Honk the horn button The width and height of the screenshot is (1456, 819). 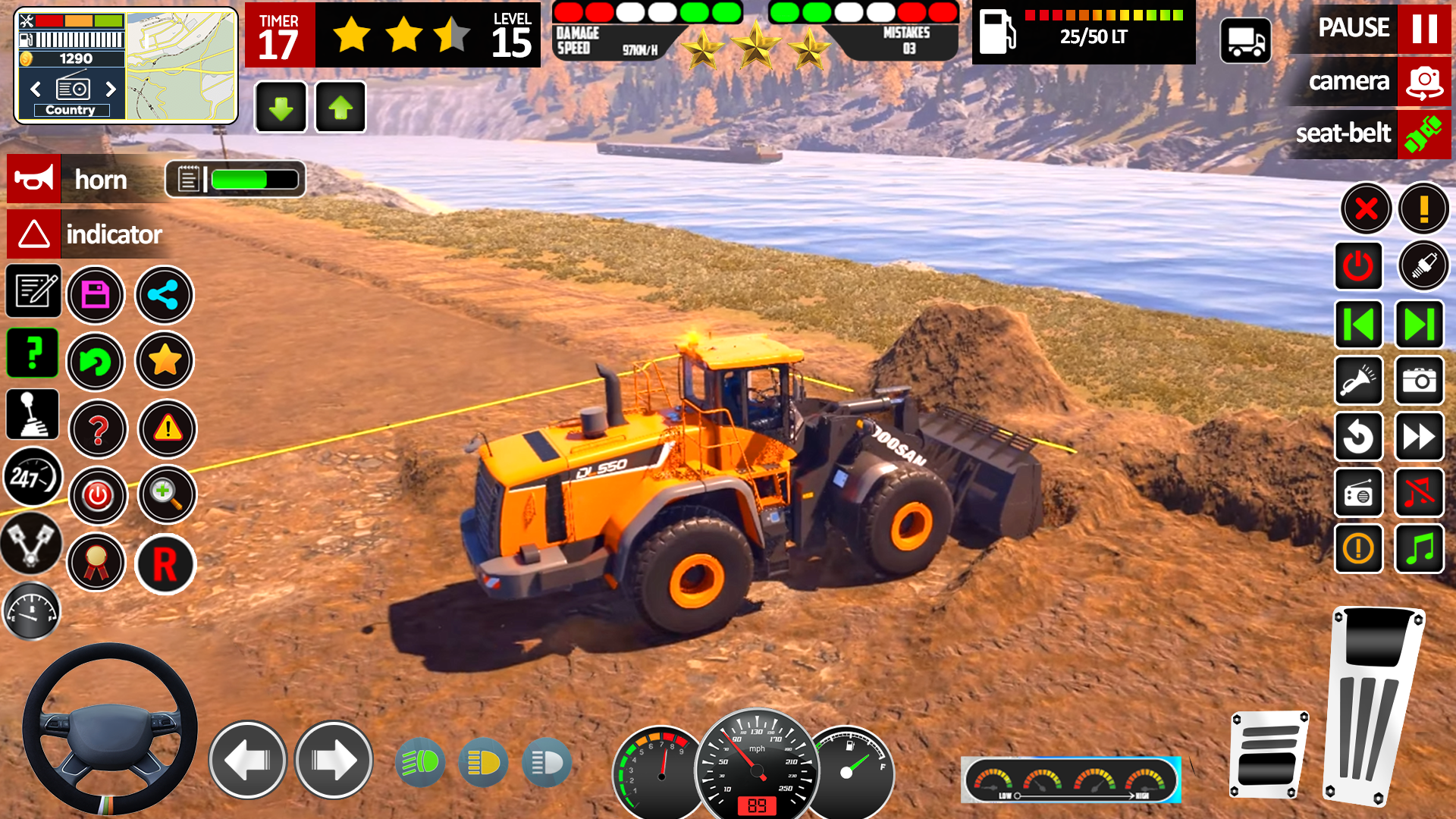pos(34,180)
